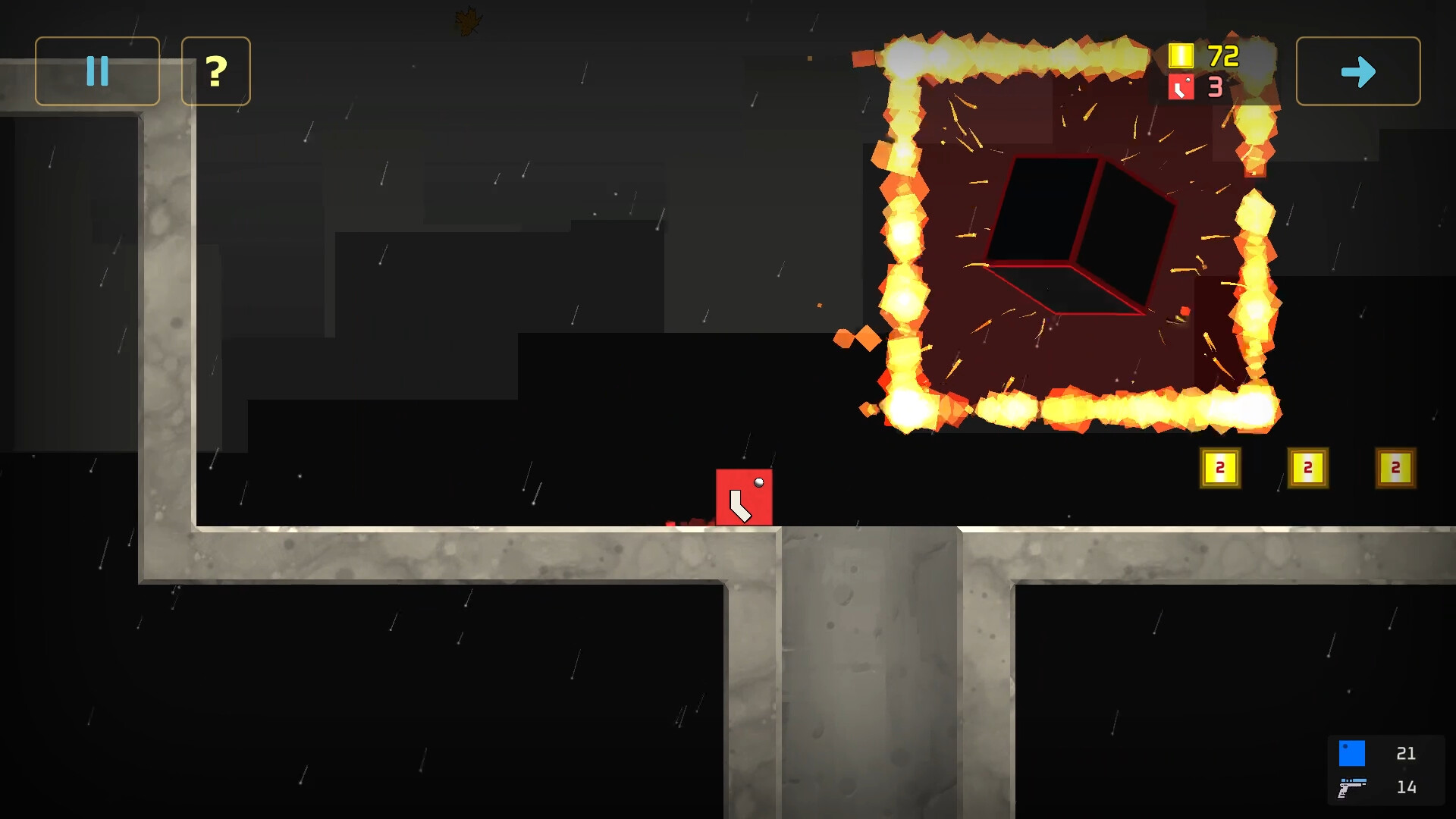Click the 21 ammo count in the bottom-right HUD
Screen dimensions: 1456x819
[x=1407, y=753]
